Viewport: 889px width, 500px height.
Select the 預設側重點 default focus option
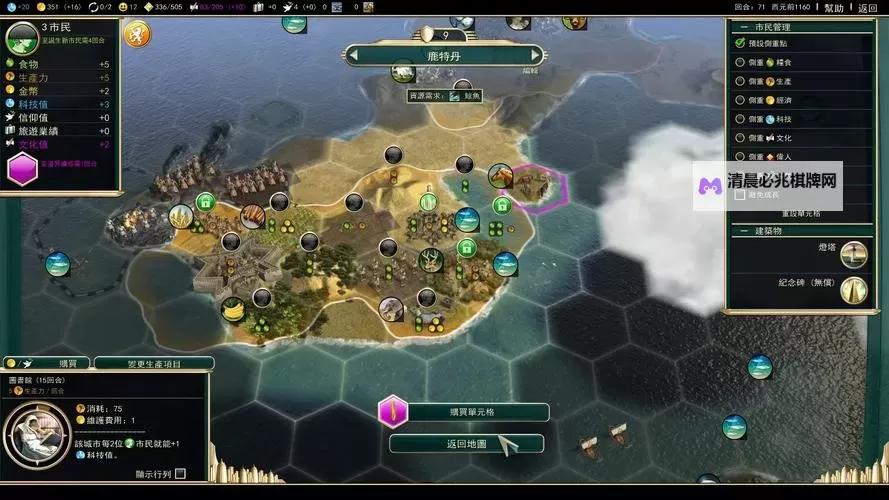tap(740, 43)
